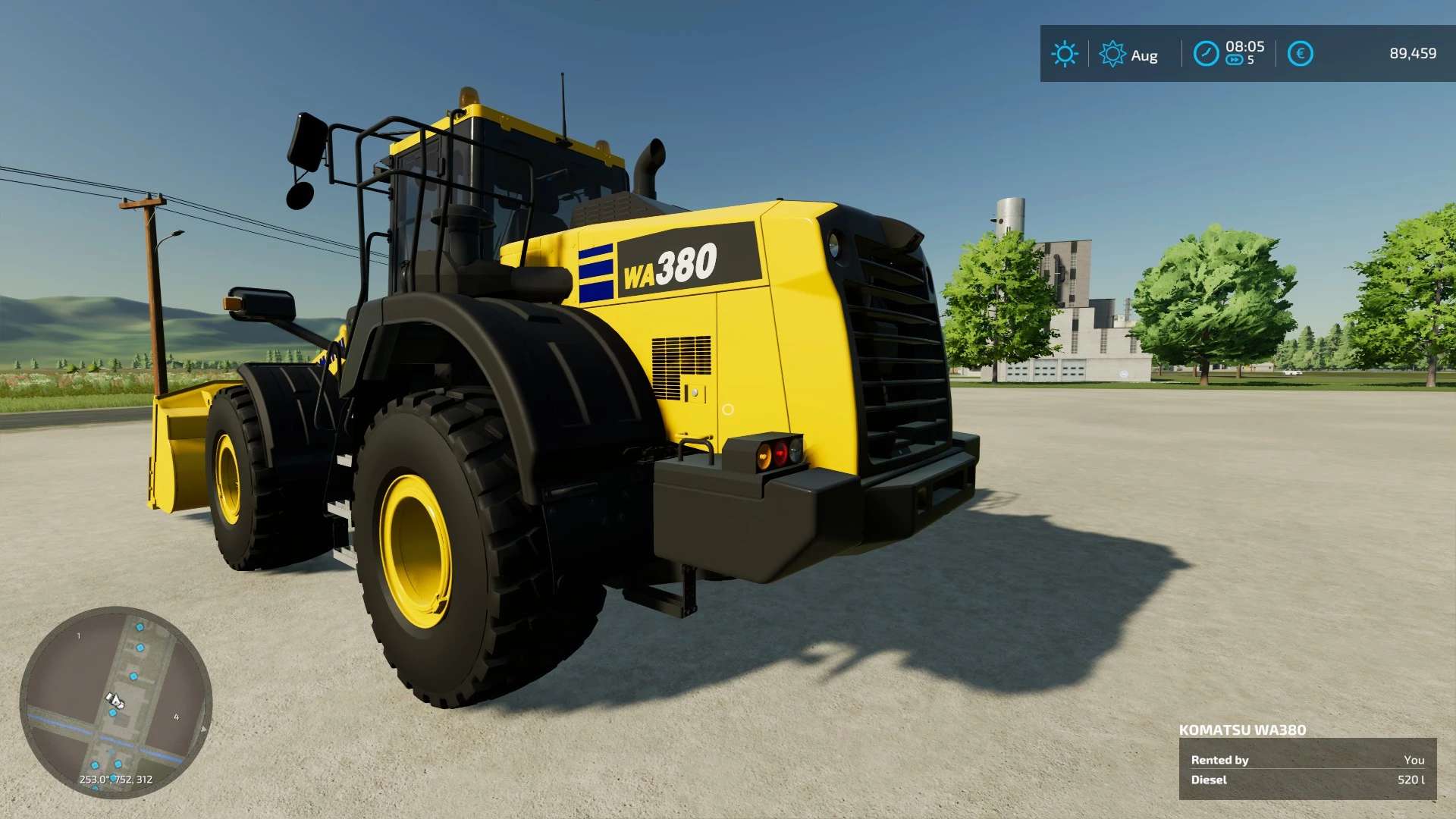The width and height of the screenshot is (1456, 819).
Task: Click the euro money icon
Action: point(1300,54)
